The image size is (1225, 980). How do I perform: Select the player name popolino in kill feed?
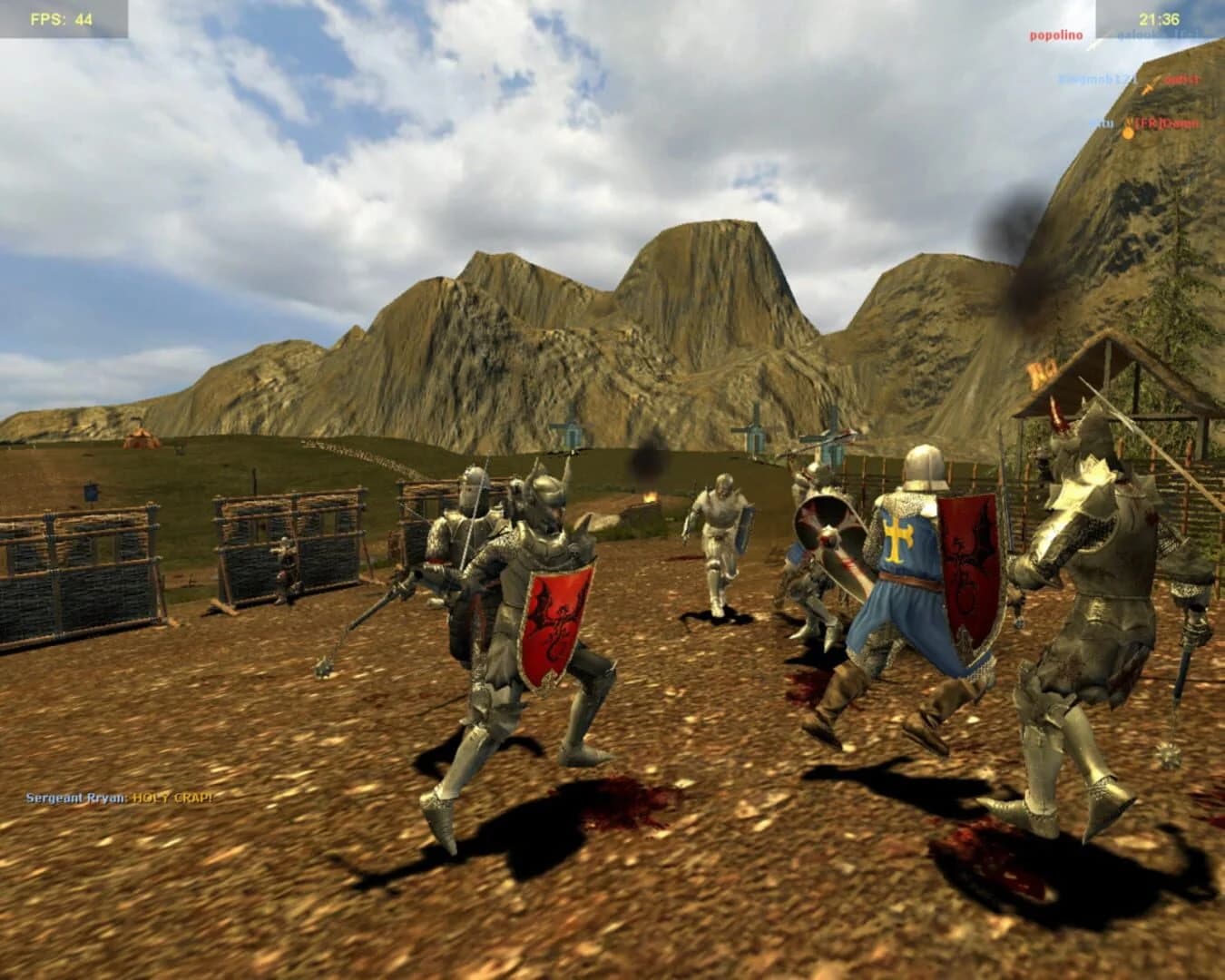pos(1055,36)
